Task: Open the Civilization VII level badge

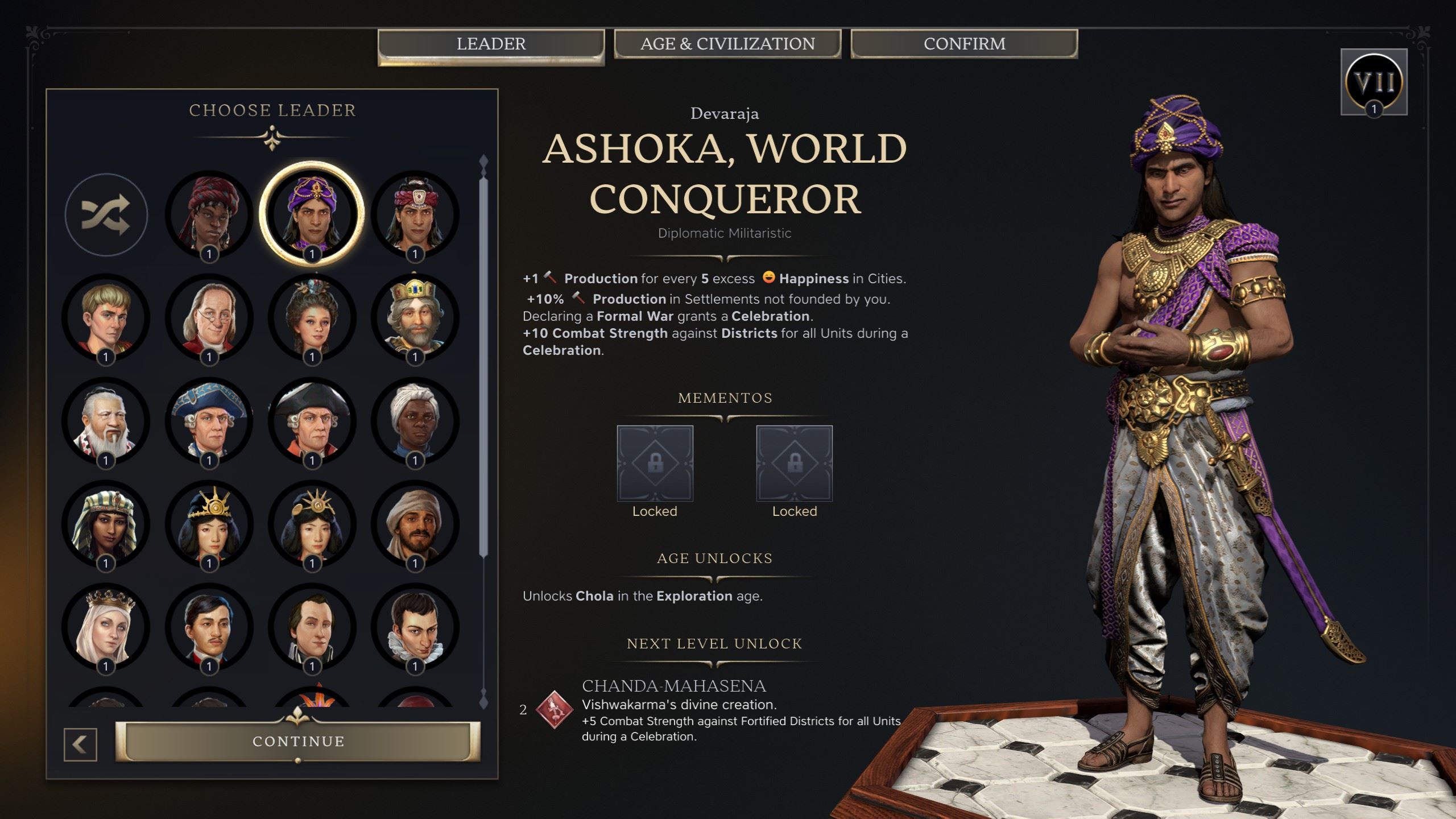Action: point(1374,82)
